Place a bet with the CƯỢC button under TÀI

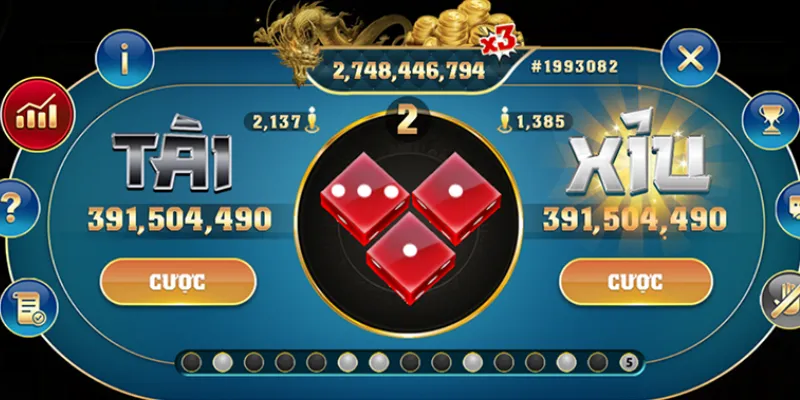coord(178,281)
